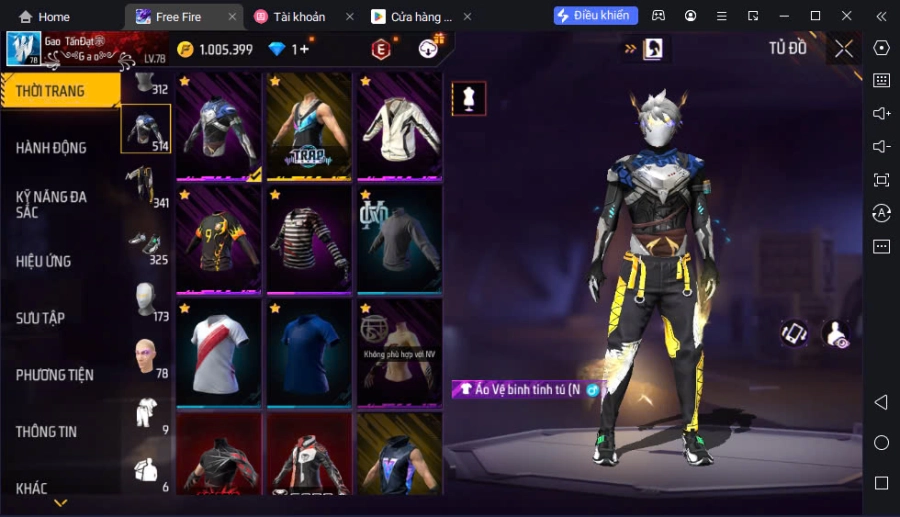Screen dimensions: 900x517
Task: Open the Tài khoản emulator tab
Action: pos(299,17)
